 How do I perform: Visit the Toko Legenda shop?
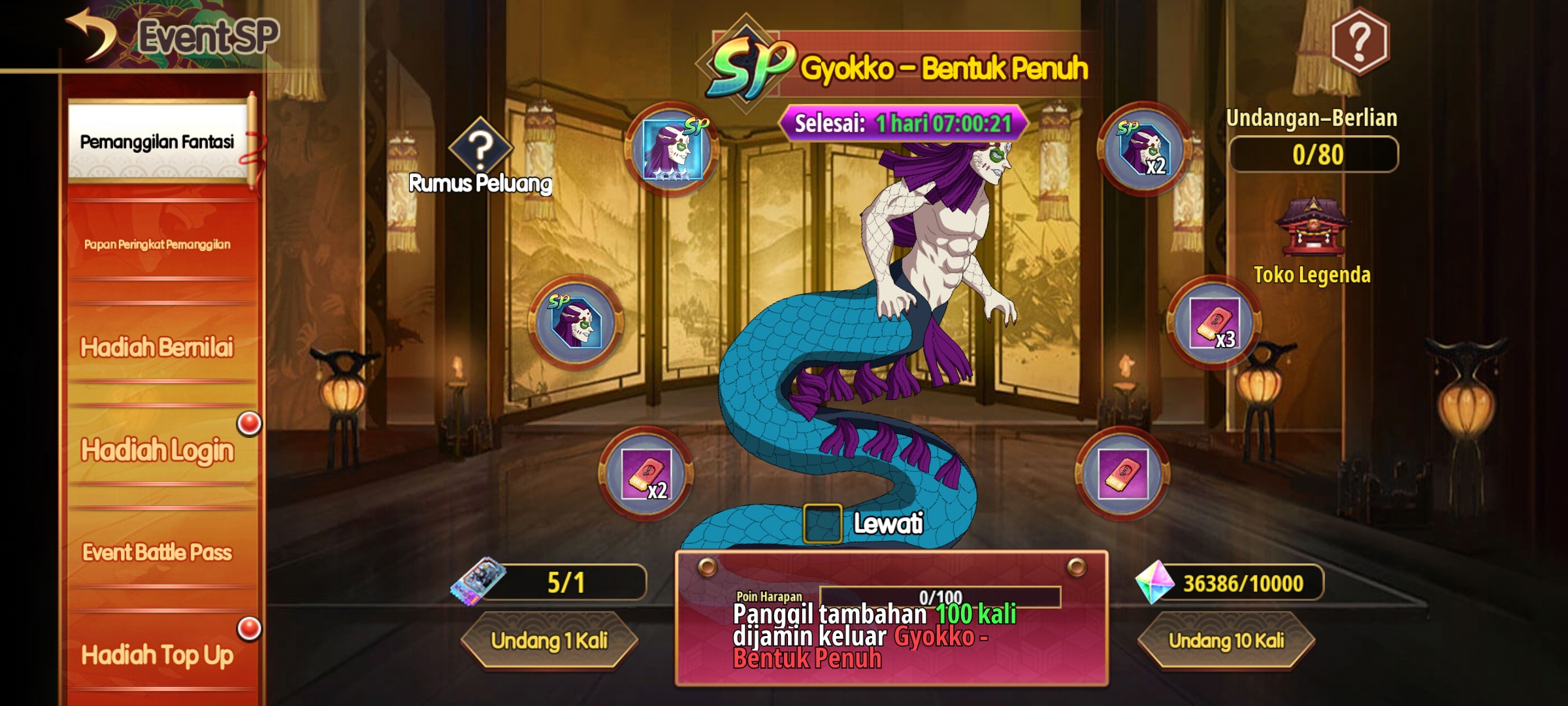pyautogui.click(x=1312, y=242)
